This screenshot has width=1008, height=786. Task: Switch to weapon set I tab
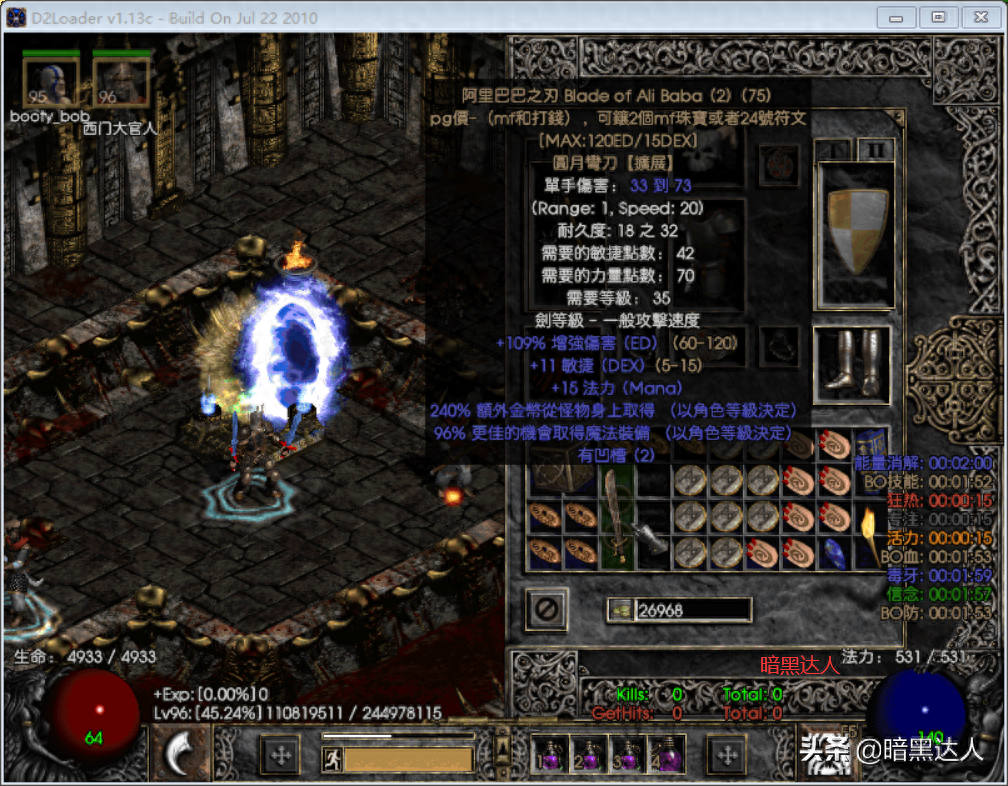831,149
